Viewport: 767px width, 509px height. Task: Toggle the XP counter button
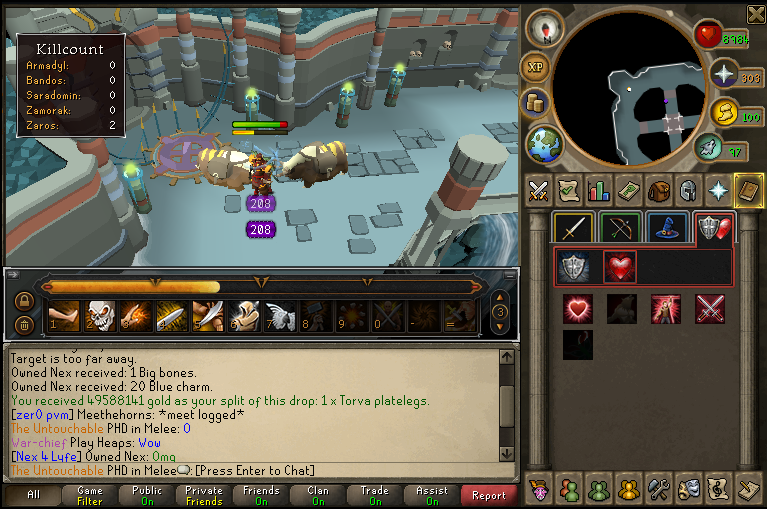point(535,67)
